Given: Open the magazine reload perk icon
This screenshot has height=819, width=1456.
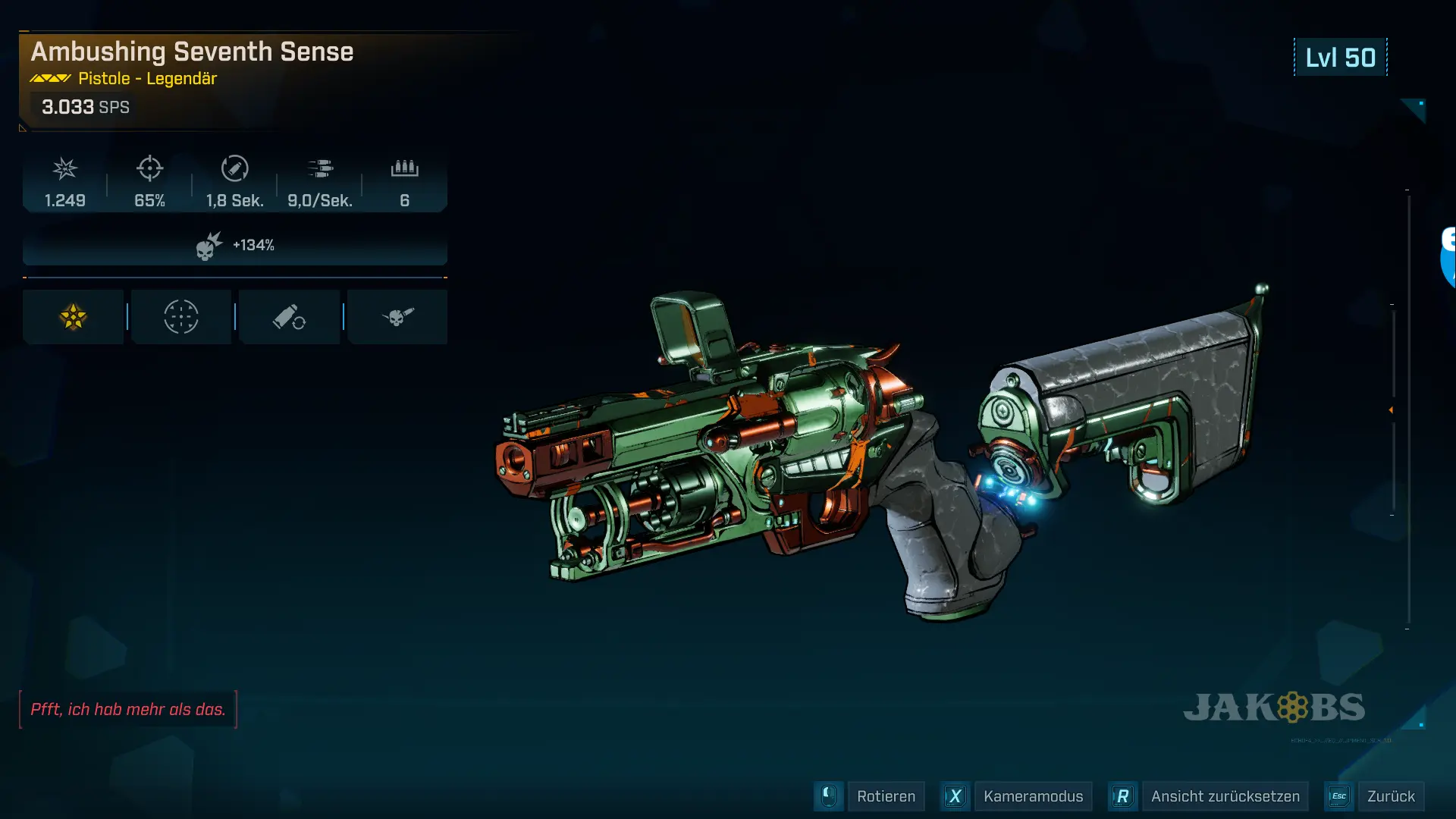Looking at the screenshot, I should pyautogui.click(x=289, y=317).
